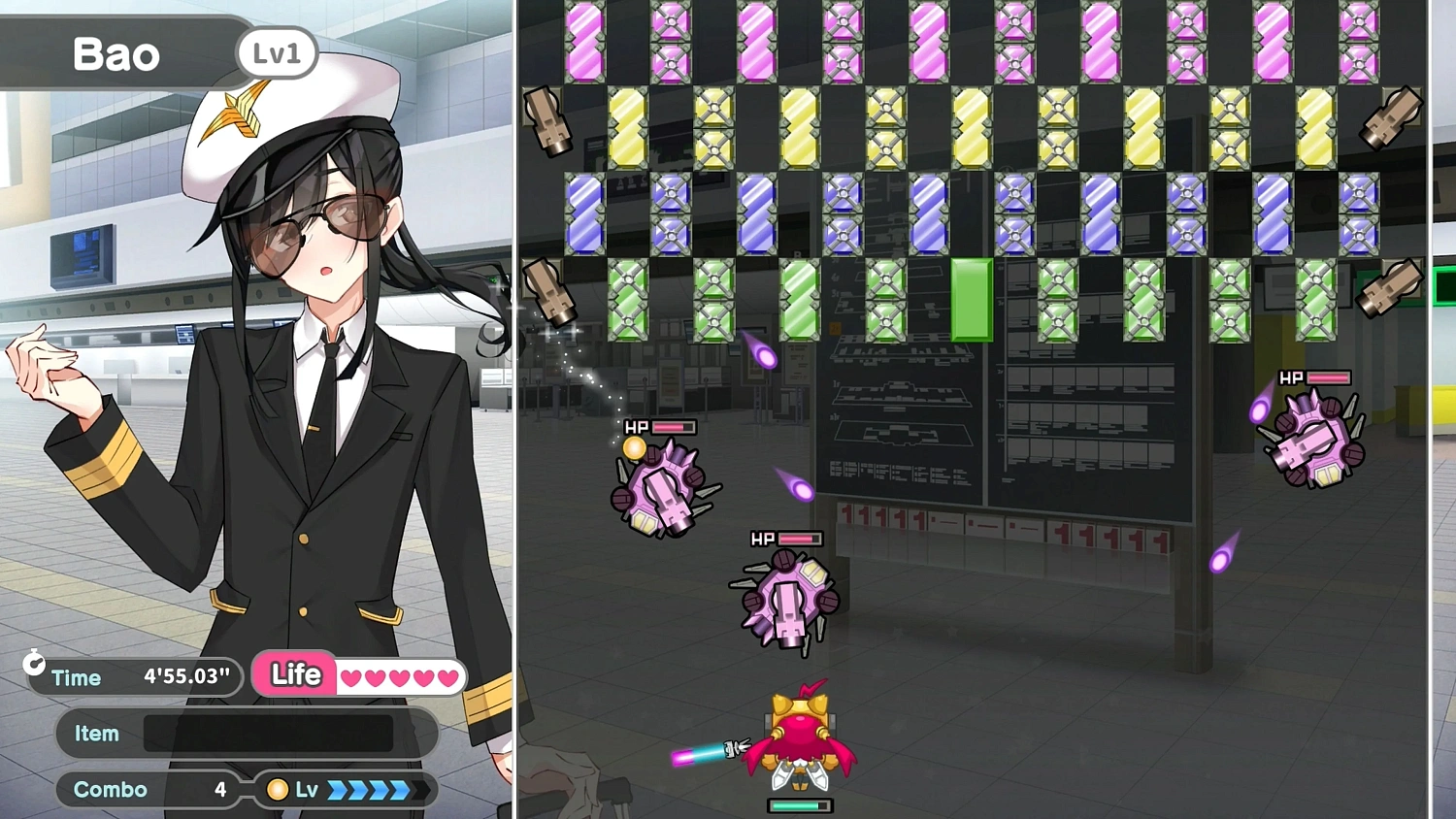Click the player ship's teal energy gauge
The width and height of the screenshot is (1456, 819).
pyautogui.click(x=799, y=805)
